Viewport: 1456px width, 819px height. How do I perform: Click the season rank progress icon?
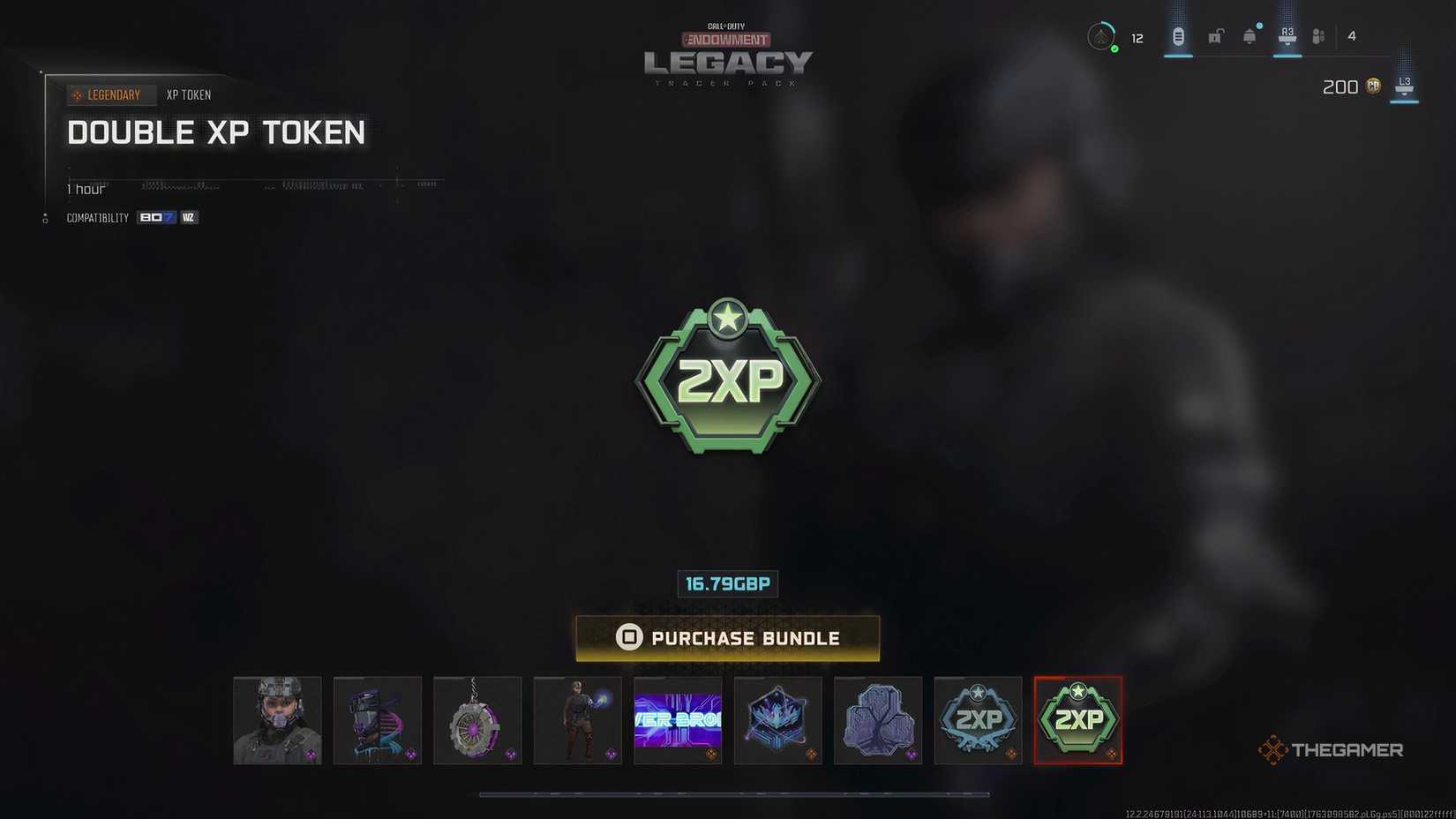tap(1101, 37)
